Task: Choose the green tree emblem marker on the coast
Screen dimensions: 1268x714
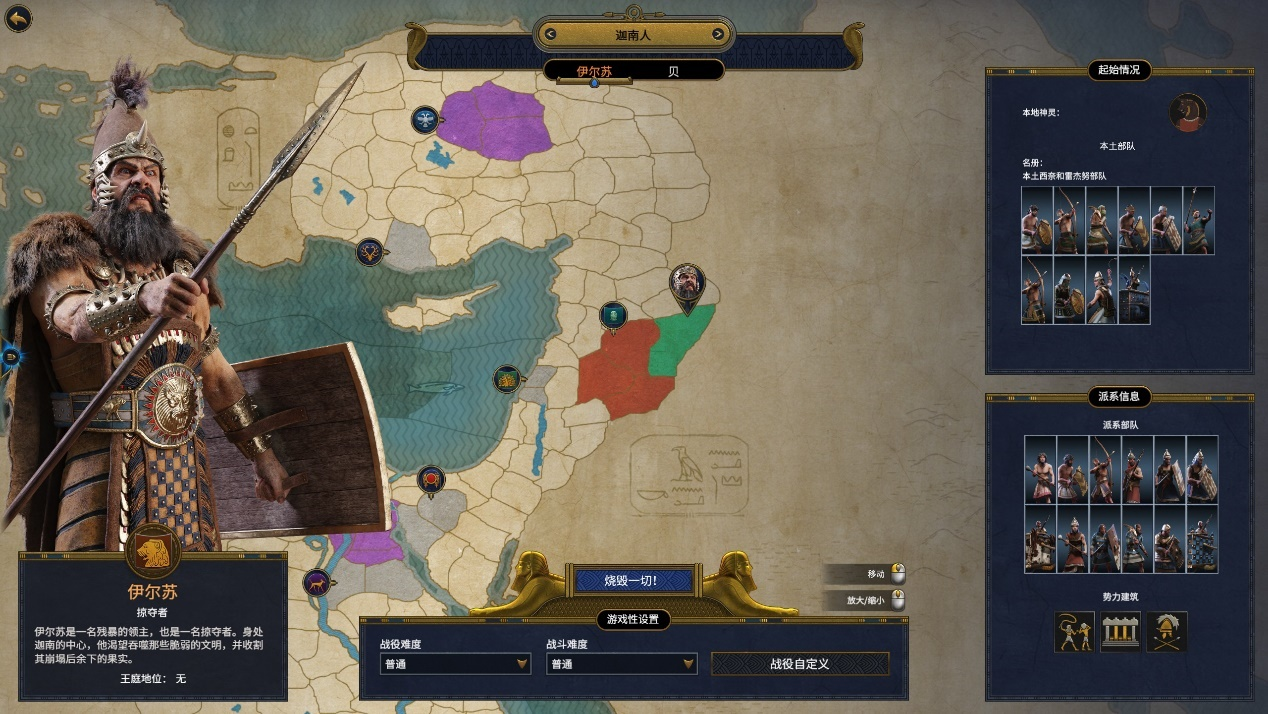Action: point(507,379)
